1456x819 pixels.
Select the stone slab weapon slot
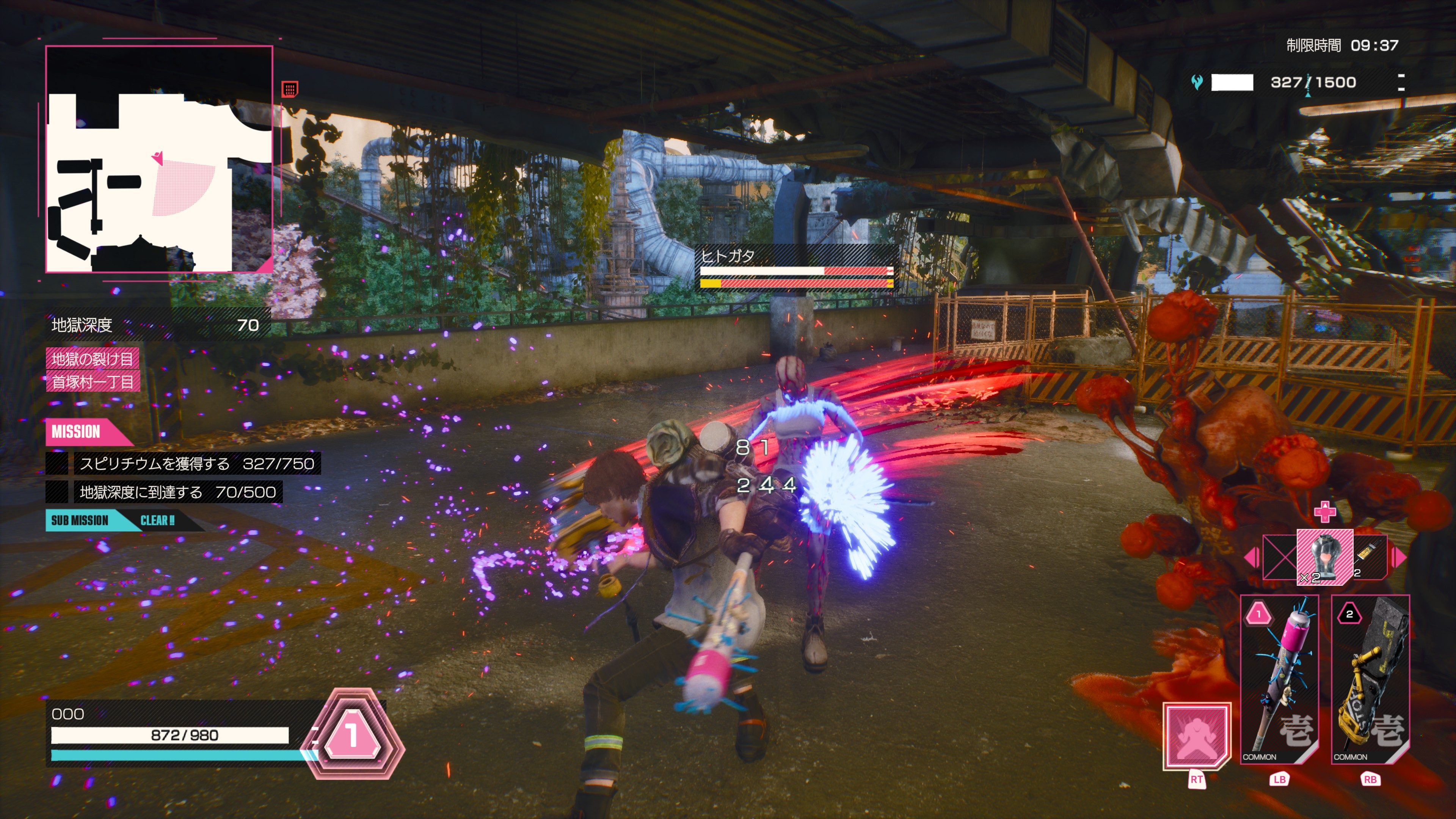pyautogui.click(x=1370, y=679)
